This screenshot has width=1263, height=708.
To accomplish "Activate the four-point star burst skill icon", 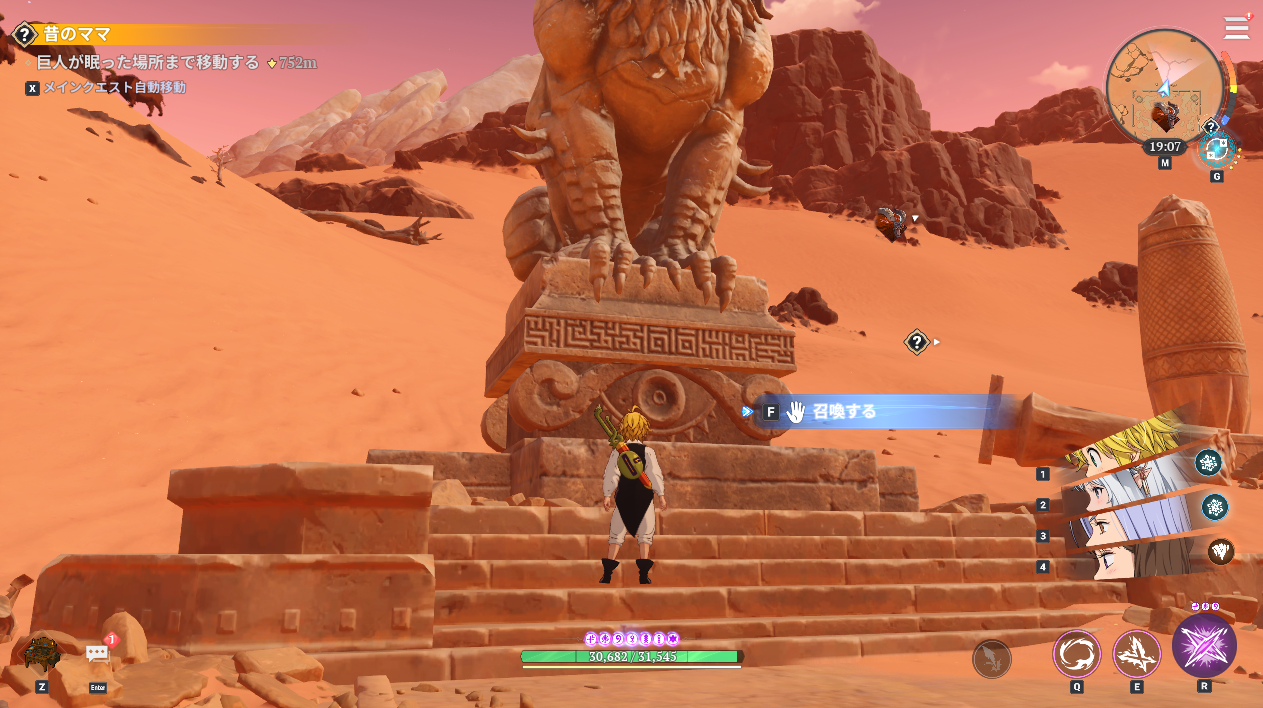I will tap(1137, 654).
